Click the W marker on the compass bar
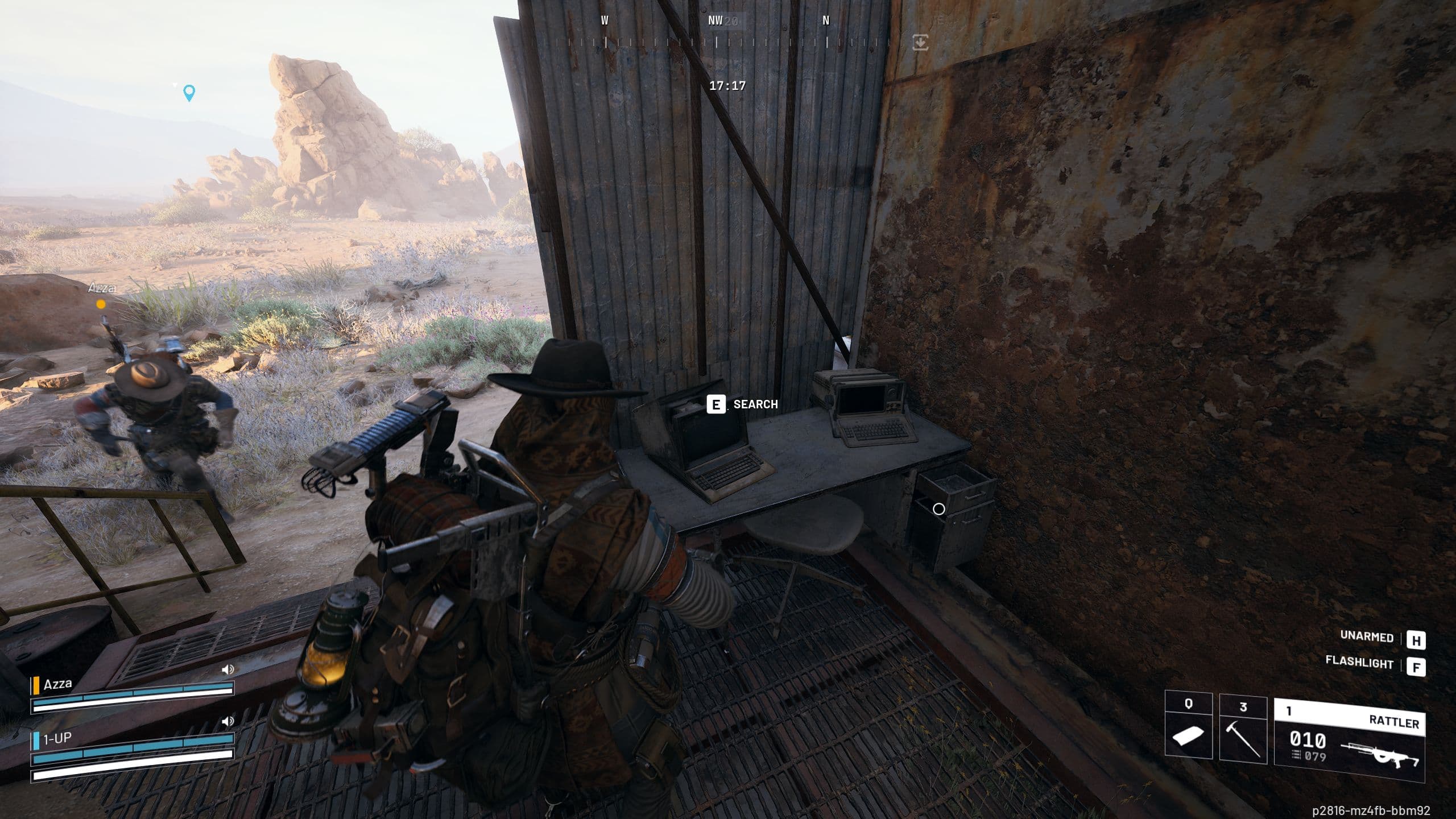 pyautogui.click(x=604, y=19)
